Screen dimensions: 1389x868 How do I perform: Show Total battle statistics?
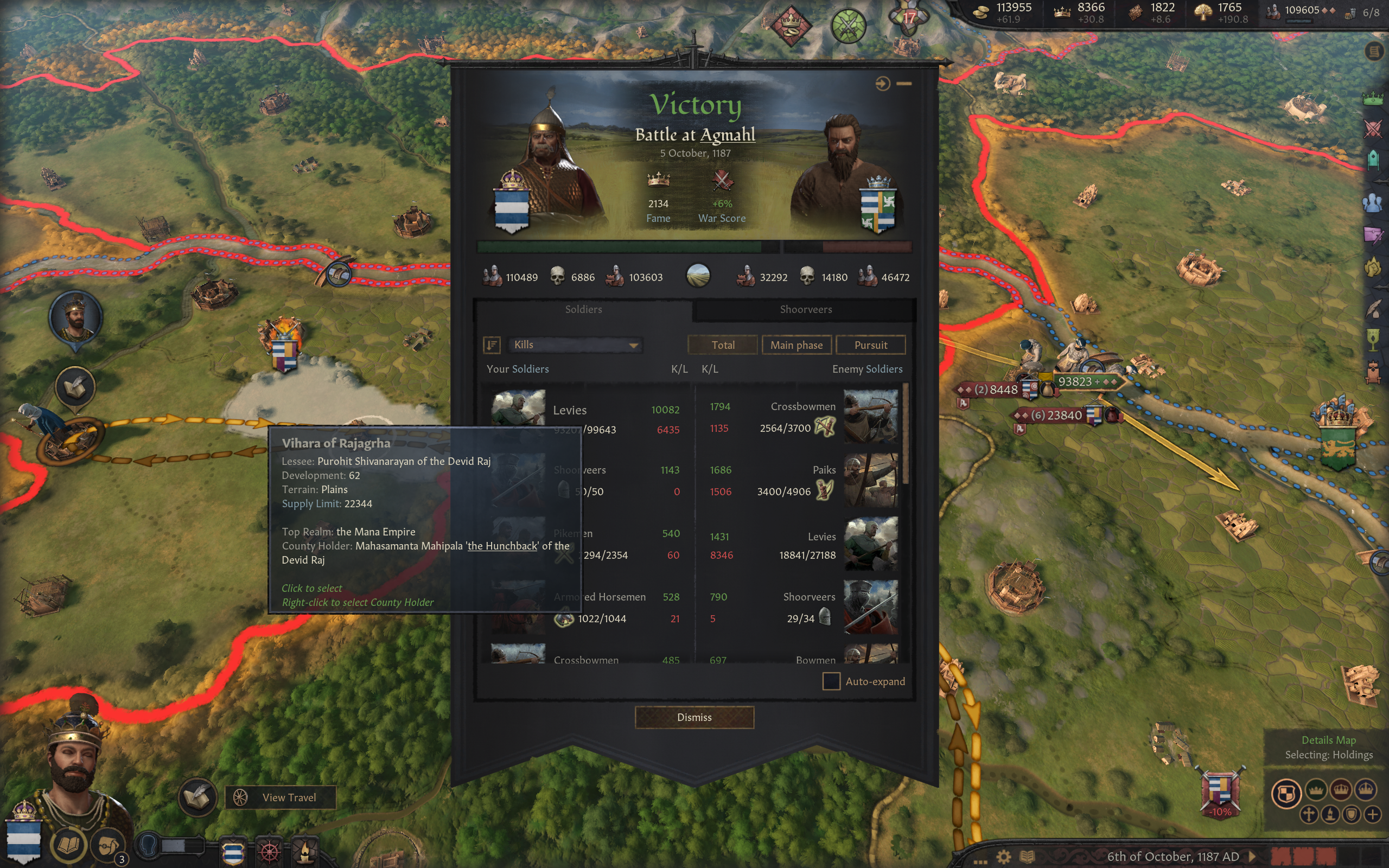pos(723,345)
